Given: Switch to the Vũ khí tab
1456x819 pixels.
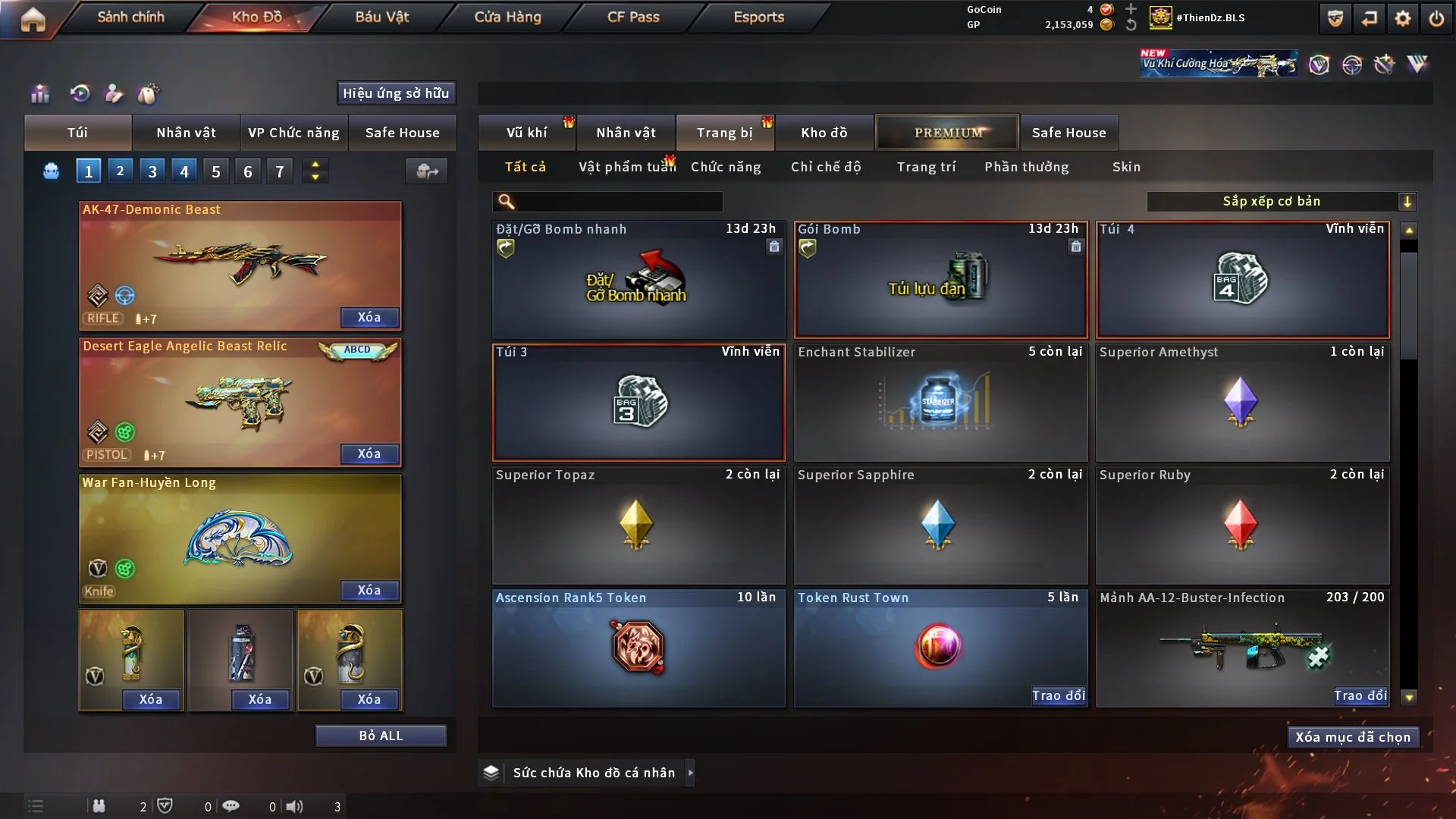Looking at the screenshot, I should pyautogui.click(x=526, y=133).
